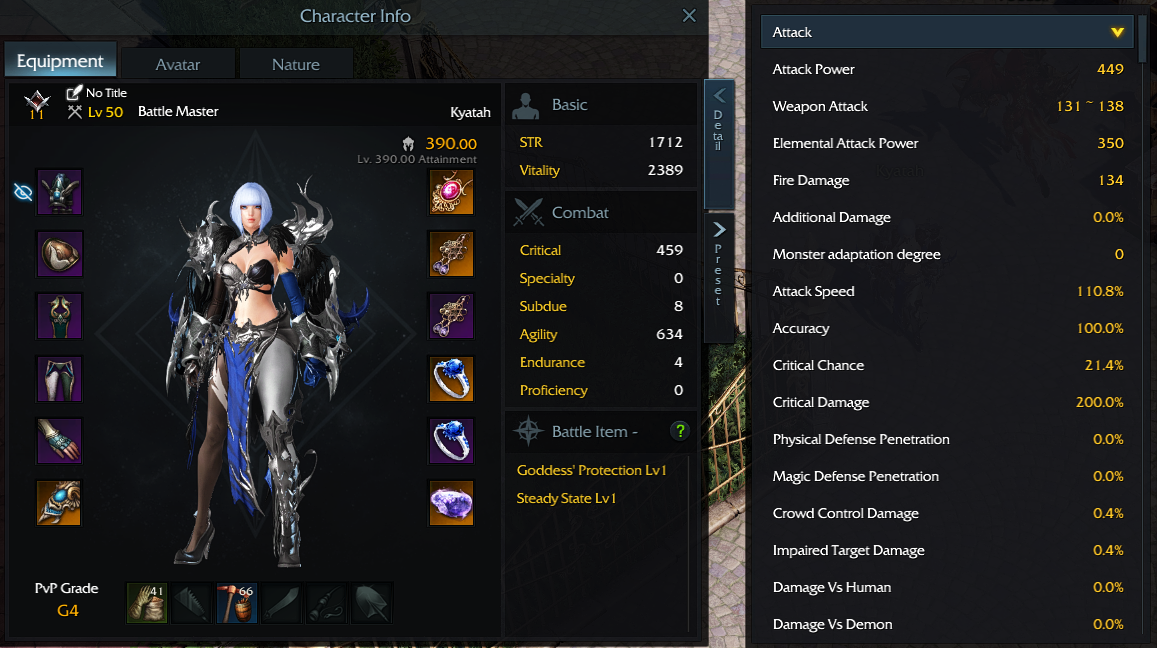Click the mining life skill icon showing 66
The image size is (1157, 648).
tap(237, 603)
